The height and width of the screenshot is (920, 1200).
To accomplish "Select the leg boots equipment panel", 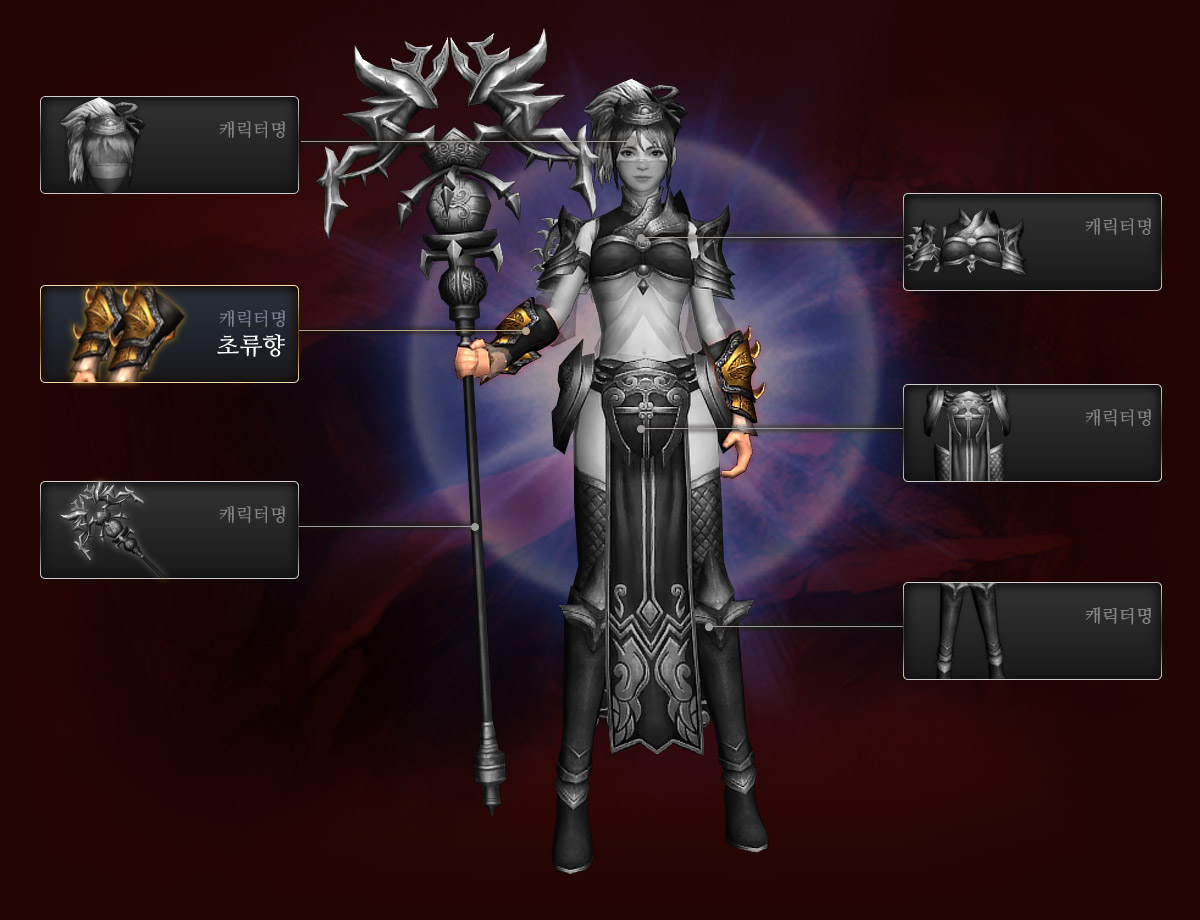I will coord(1032,631).
